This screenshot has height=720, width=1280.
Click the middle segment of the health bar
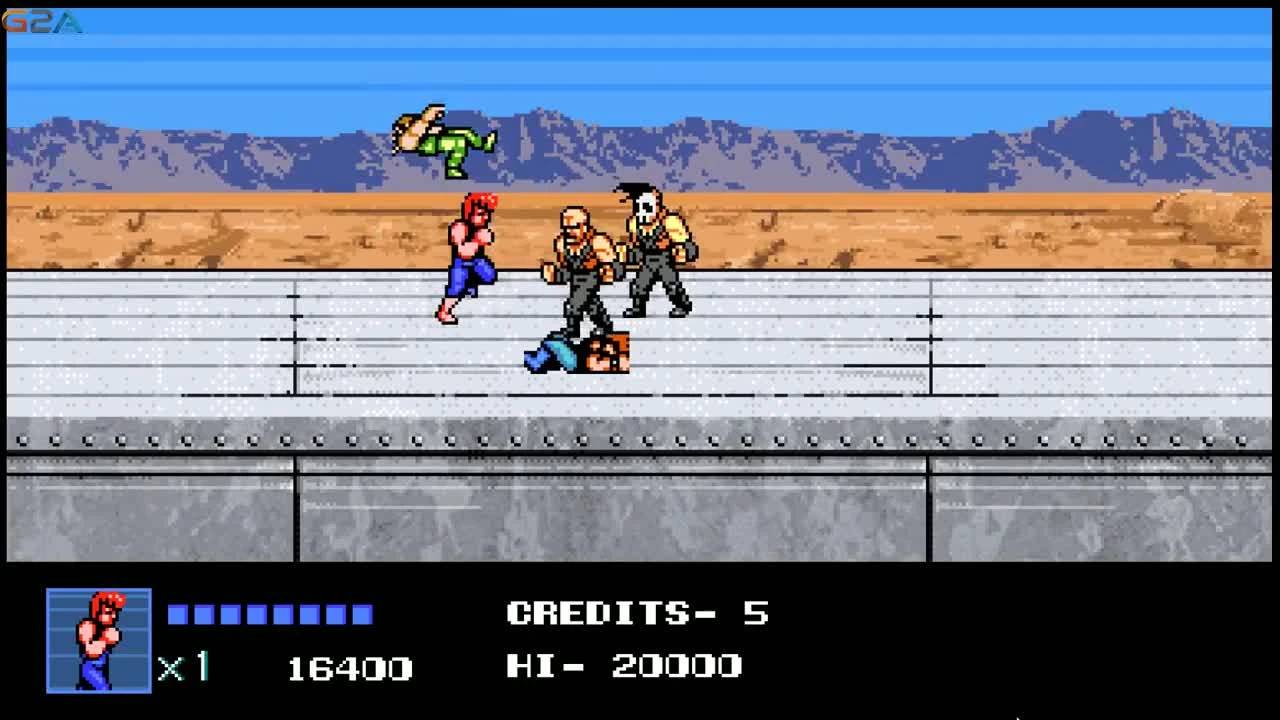point(270,613)
